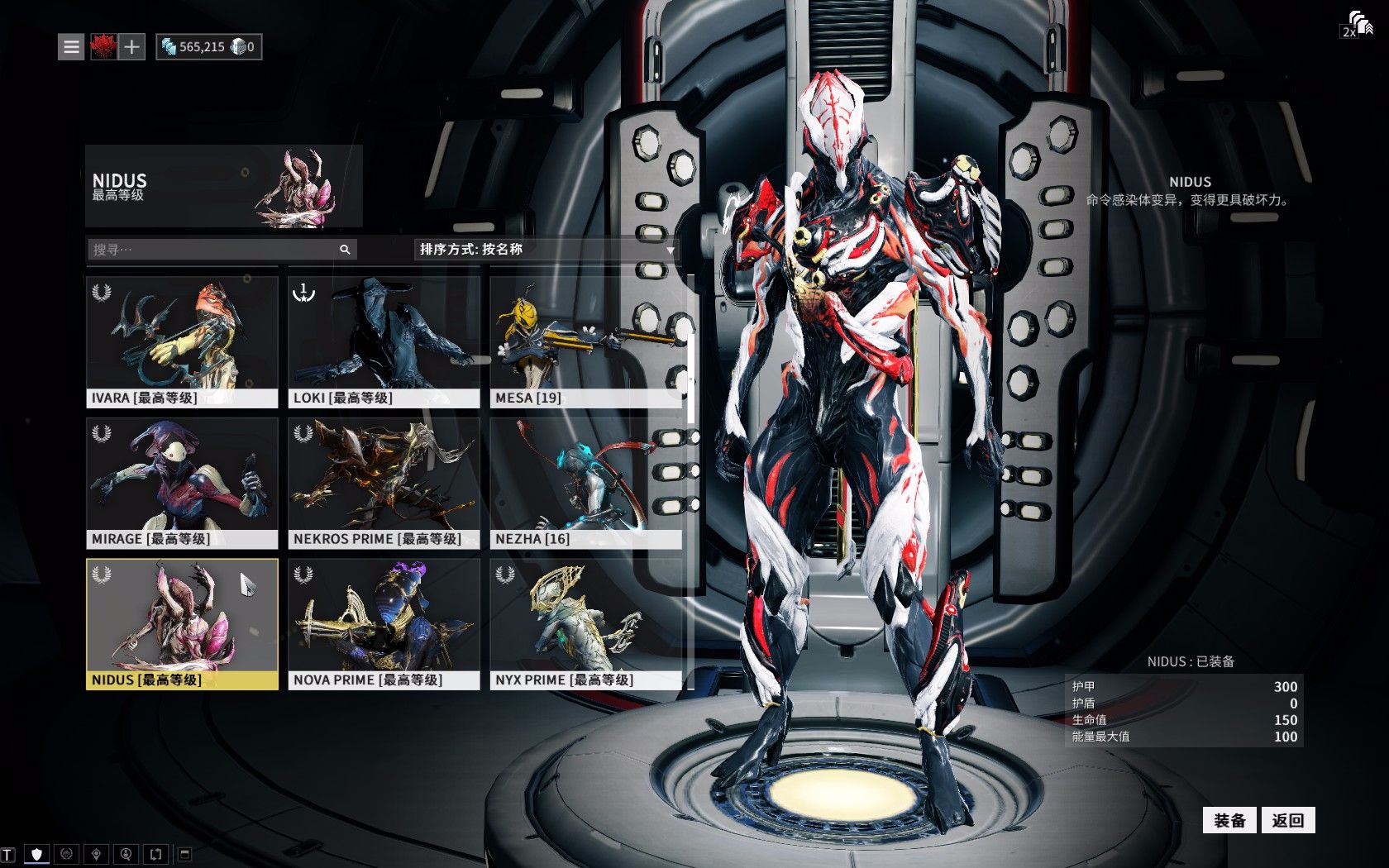1389x868 pixels.
Task: Click the shield icon in bottom toolbar
Action: 36,854
